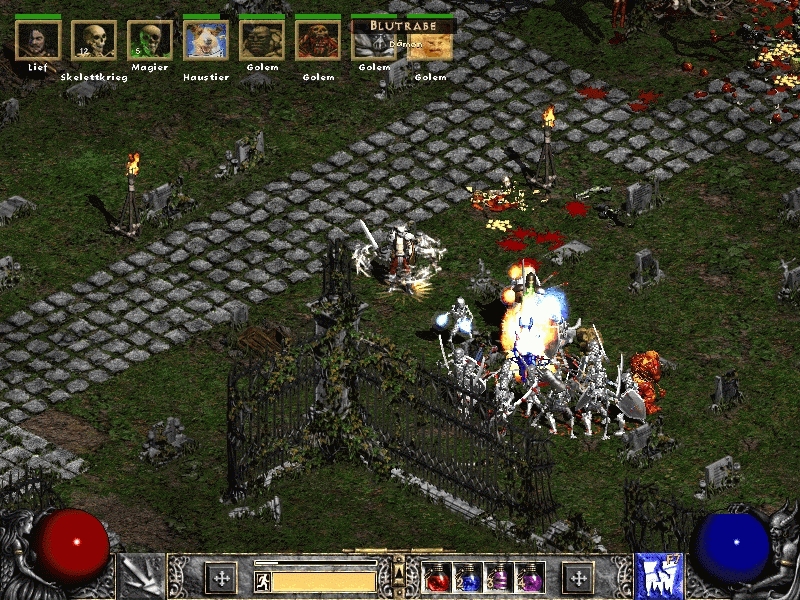The height and width of the screenshot is (600, 800).
Task: Open the blue right-hand skill selector
Action: pos(659,577)
